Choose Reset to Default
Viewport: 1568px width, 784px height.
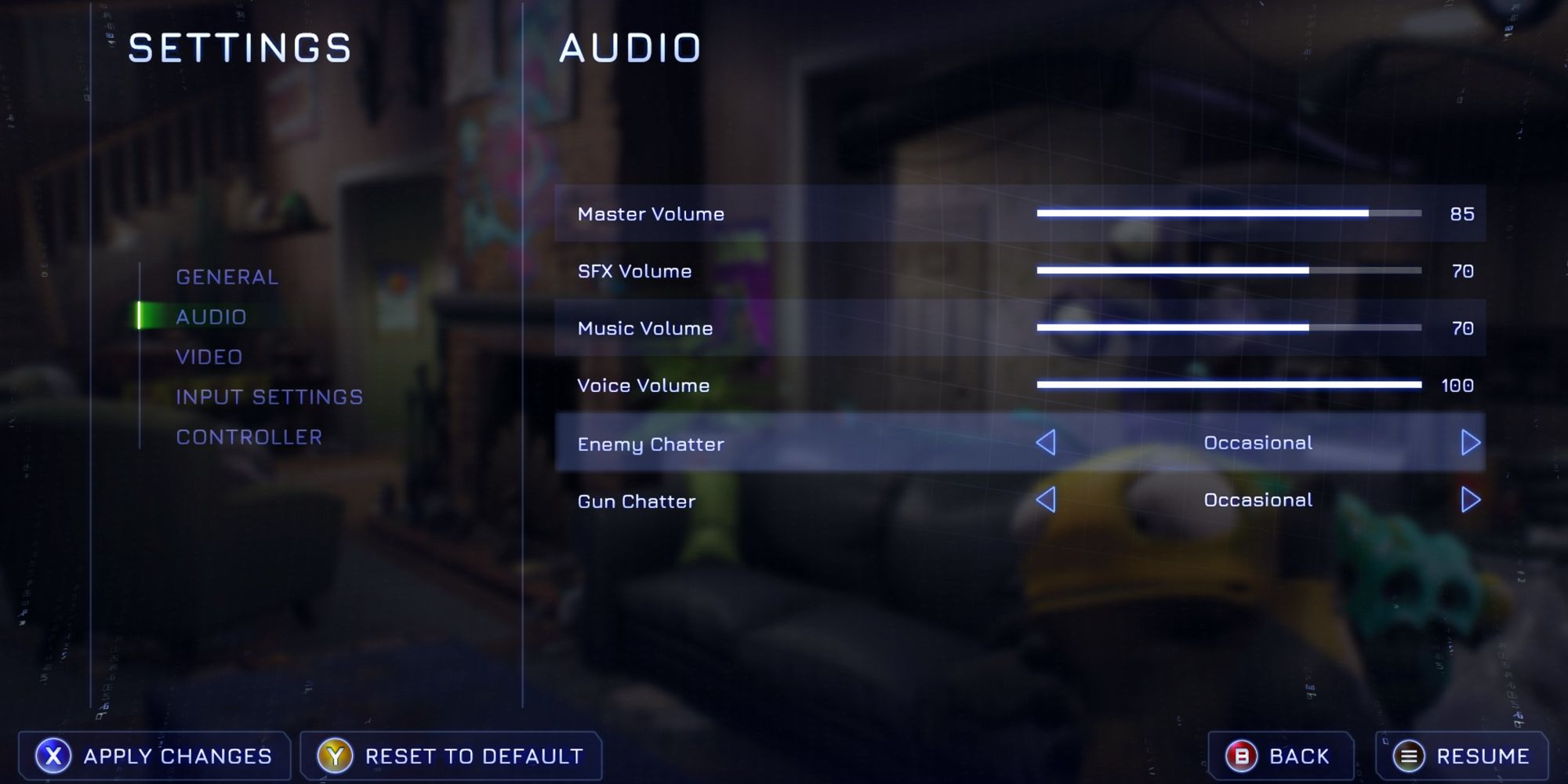[x=451, y=756]
